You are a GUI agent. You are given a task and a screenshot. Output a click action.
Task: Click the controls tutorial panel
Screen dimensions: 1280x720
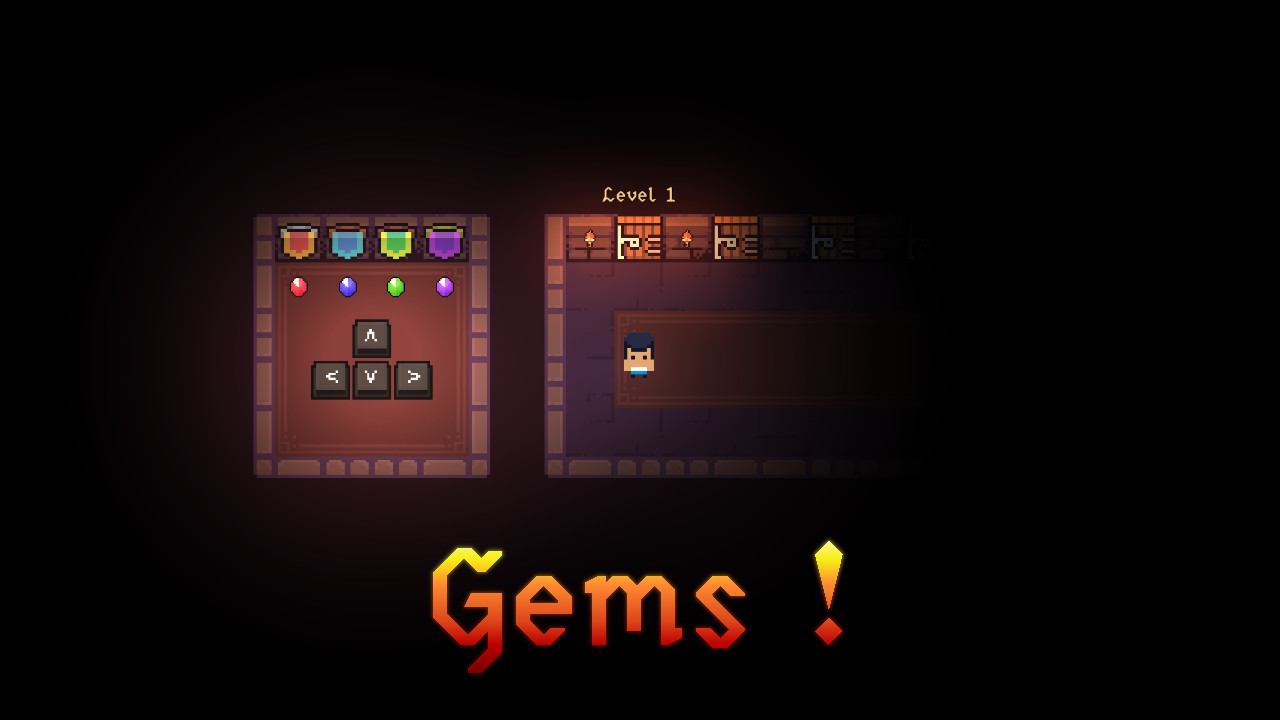(371, 346)
